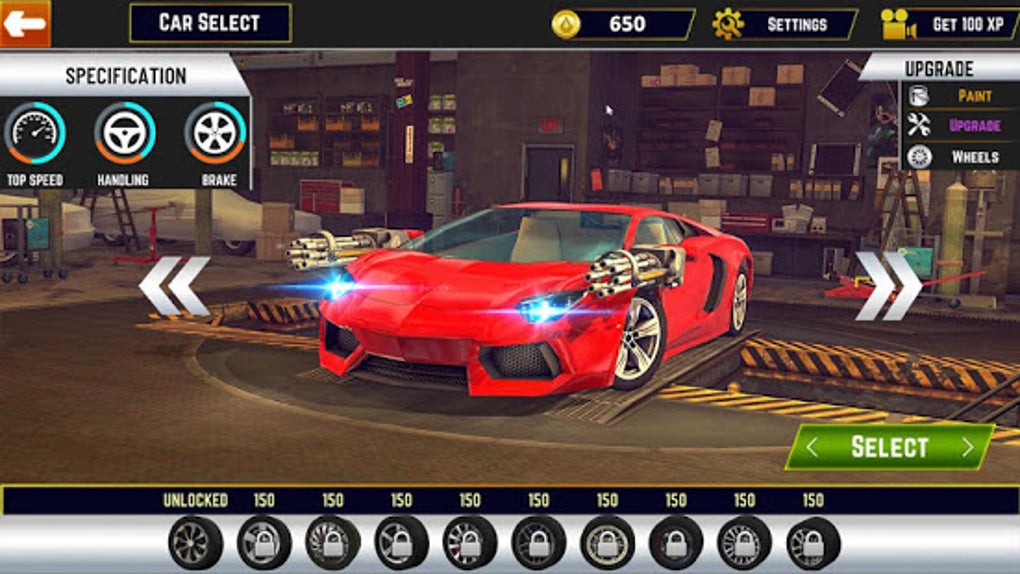This screenshot has width=1020, height=574.
Task: Tap the Top Speed gauge icon
Action: tap(35, 133)
